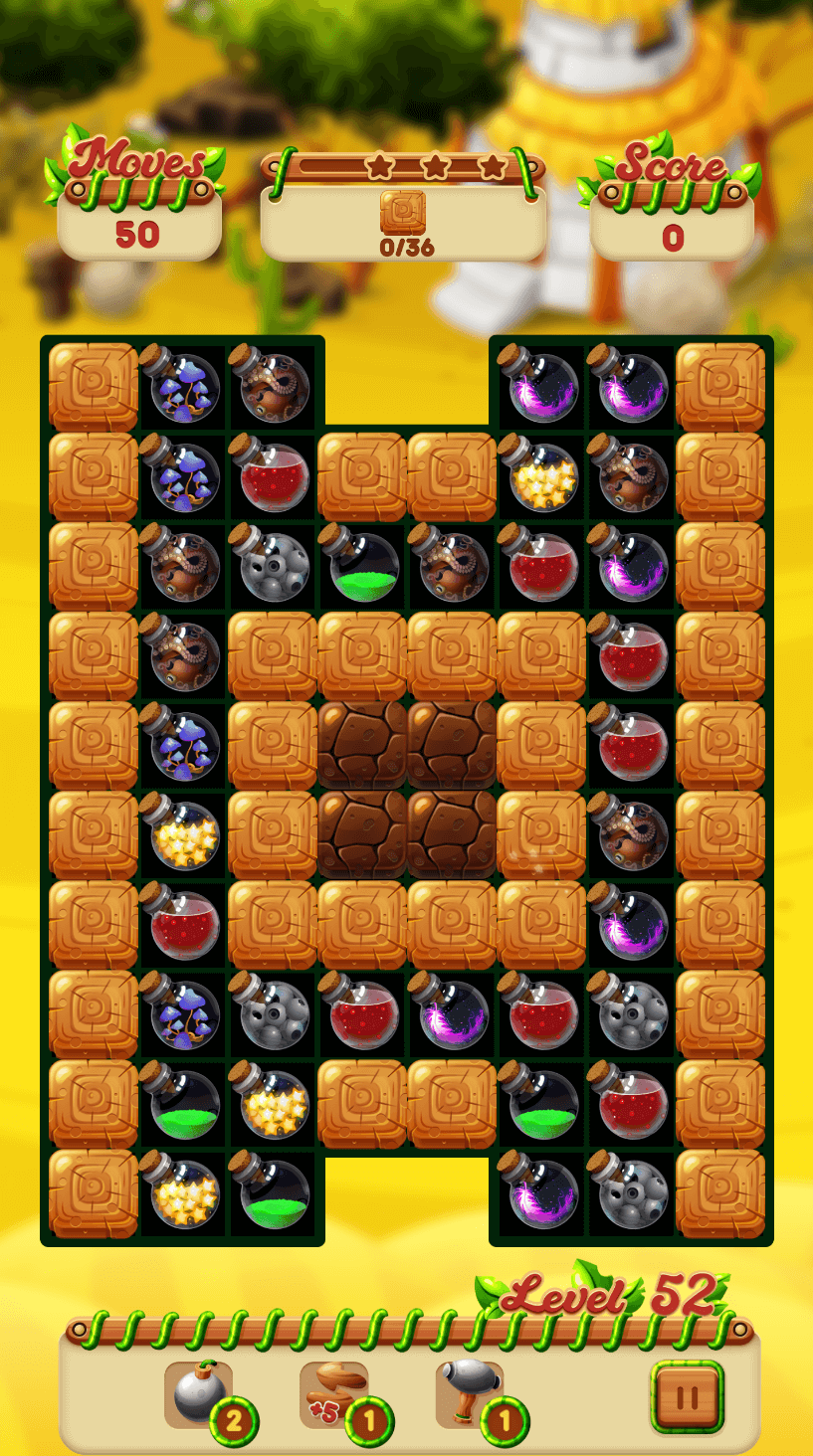The image size is (813, 1456).
Task: Pause the game
Action: [x=687, y=1397]
